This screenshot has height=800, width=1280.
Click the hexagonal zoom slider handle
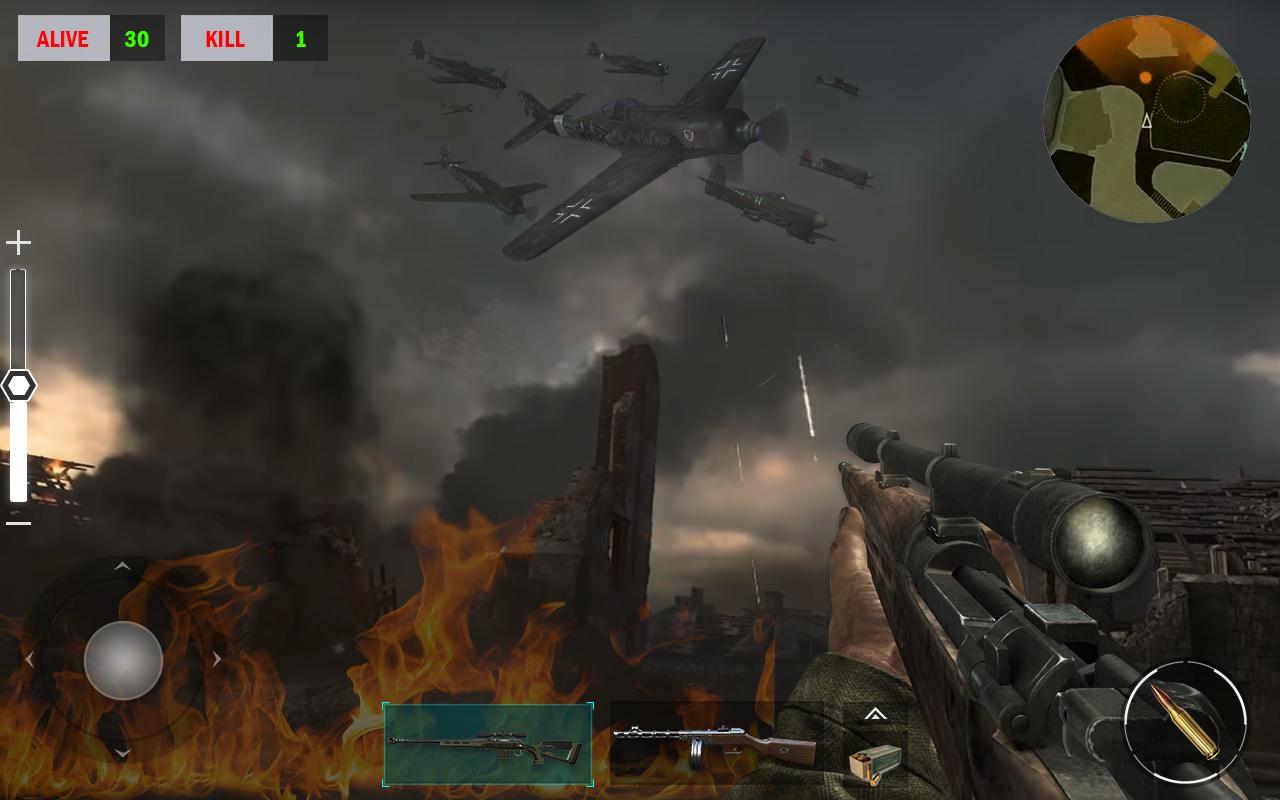(18, 386)
